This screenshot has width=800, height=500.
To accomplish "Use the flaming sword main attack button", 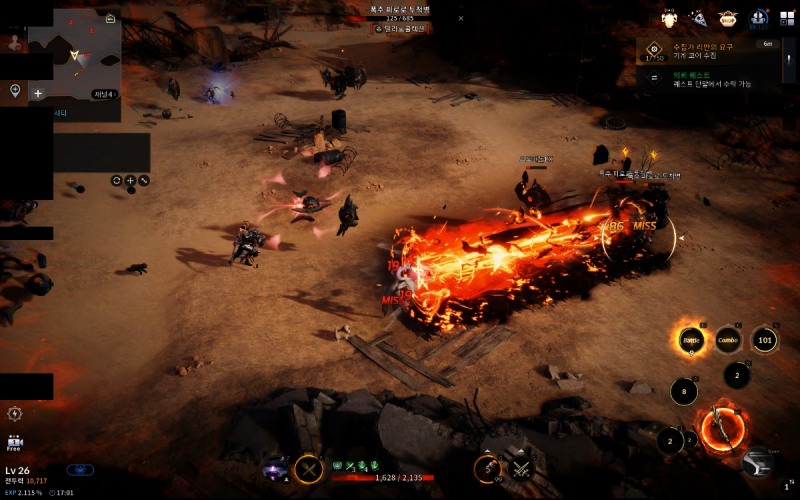I will point(722,429).
